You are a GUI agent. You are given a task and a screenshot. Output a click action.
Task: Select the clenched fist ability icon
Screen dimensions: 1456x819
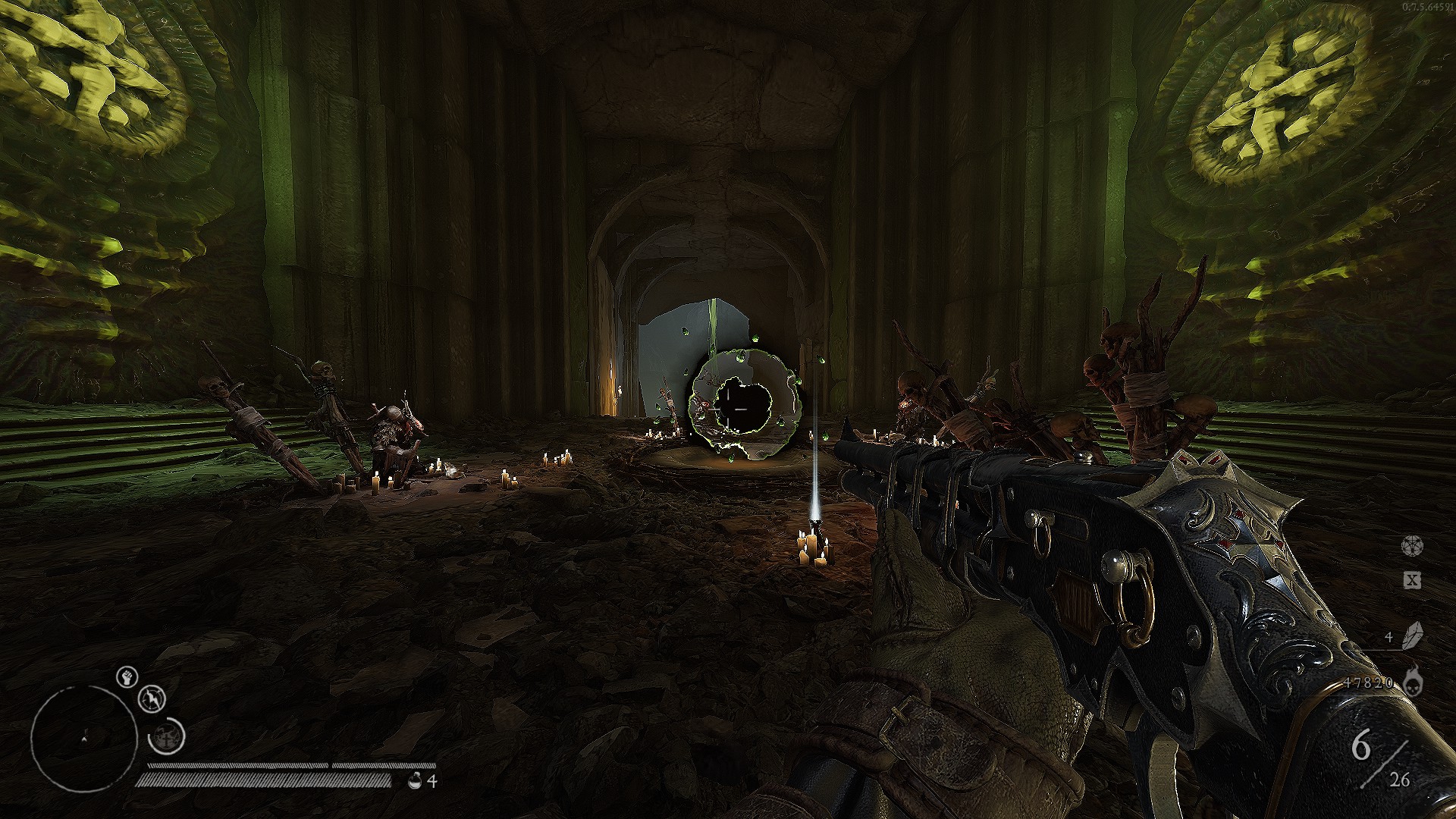tap(127, 676)
